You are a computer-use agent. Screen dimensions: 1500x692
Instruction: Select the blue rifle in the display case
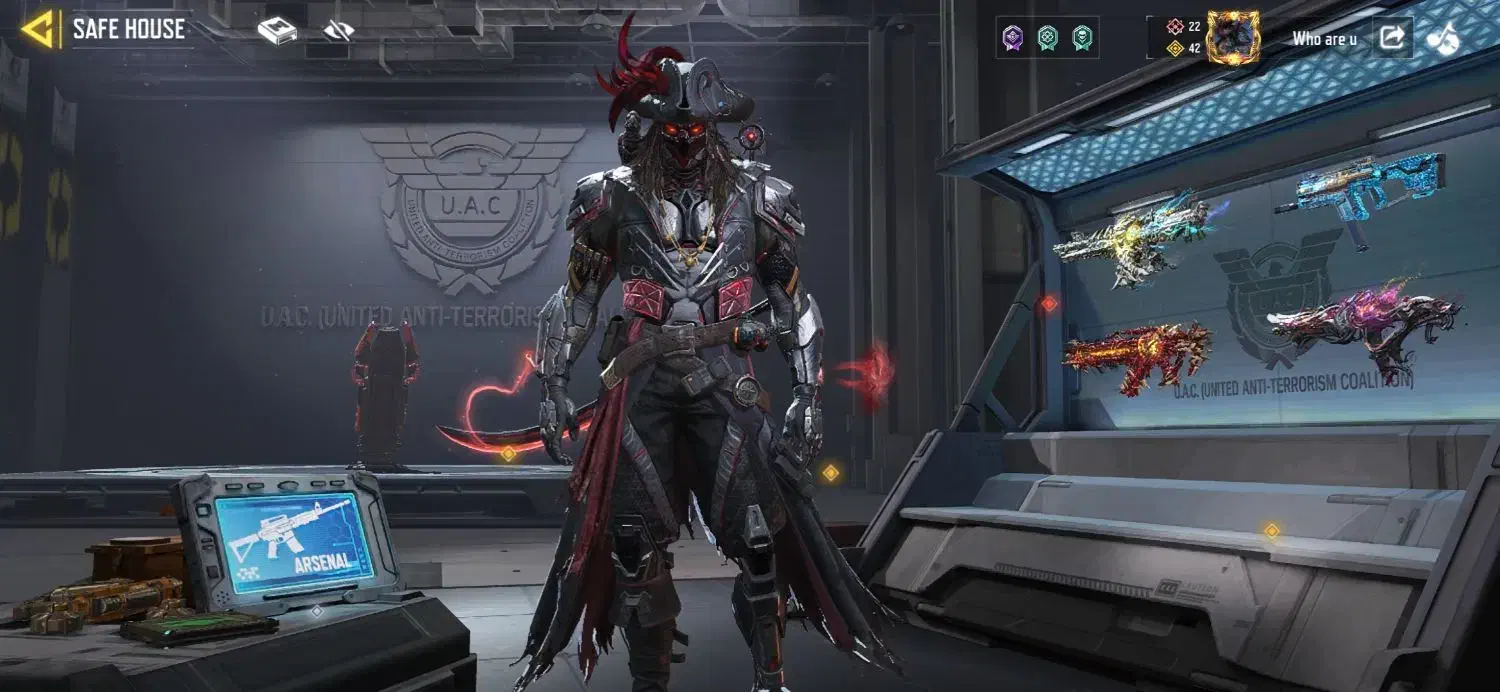click(x=1361, y=192)
